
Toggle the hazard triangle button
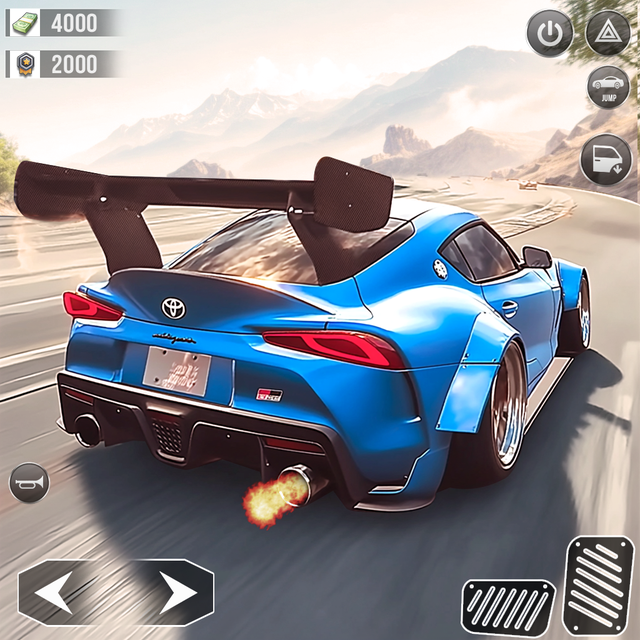[x=607, y=33]
